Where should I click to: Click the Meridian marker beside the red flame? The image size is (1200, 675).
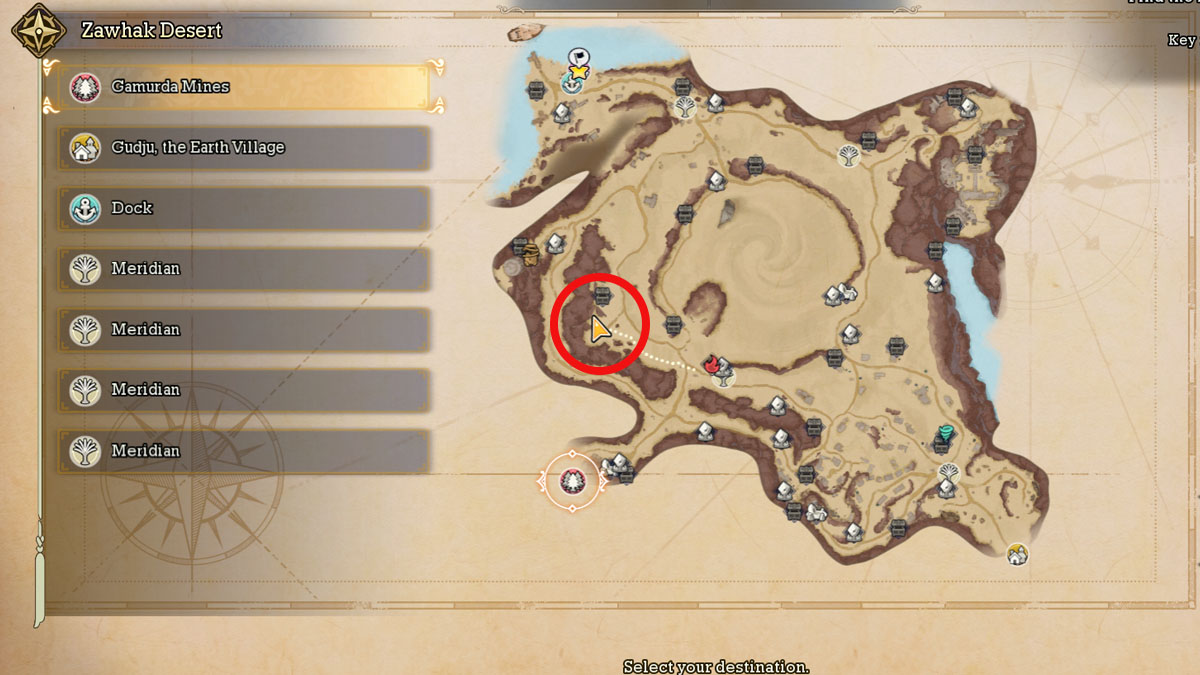point(722,376)
